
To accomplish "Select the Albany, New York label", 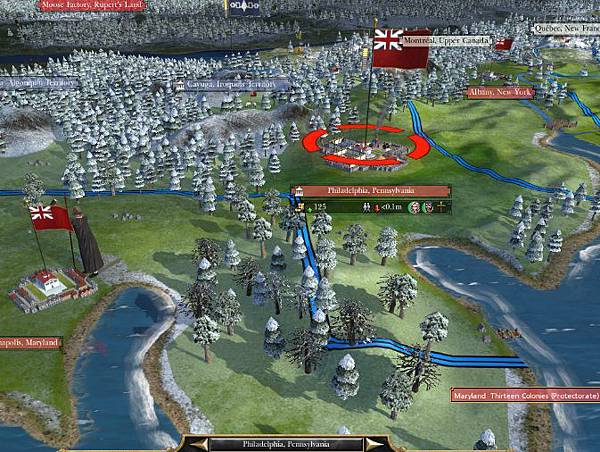I will pyautogui.click(x=501, y=92).
